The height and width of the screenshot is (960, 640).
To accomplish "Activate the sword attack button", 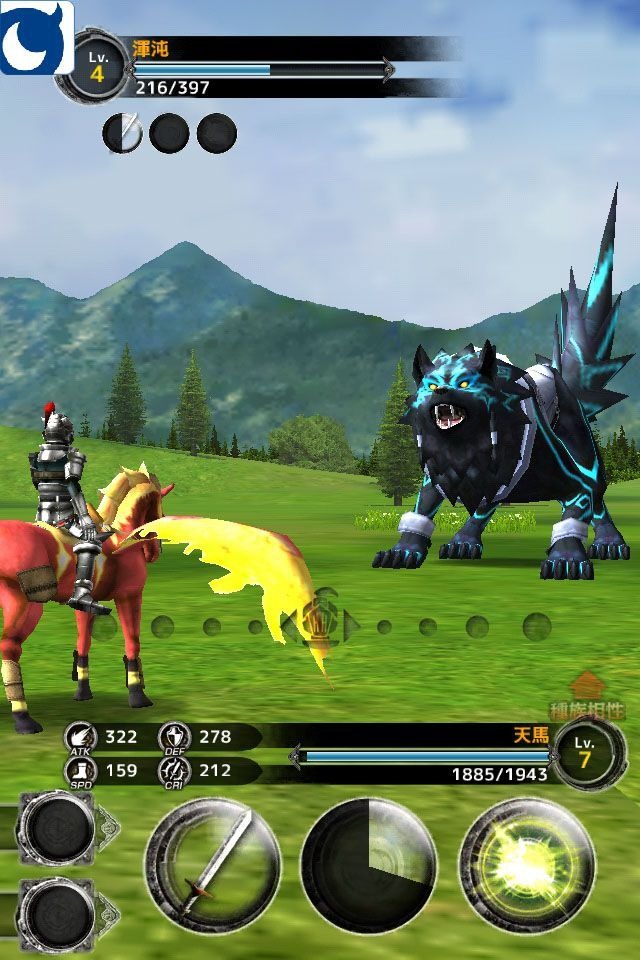I will (212, 864).
